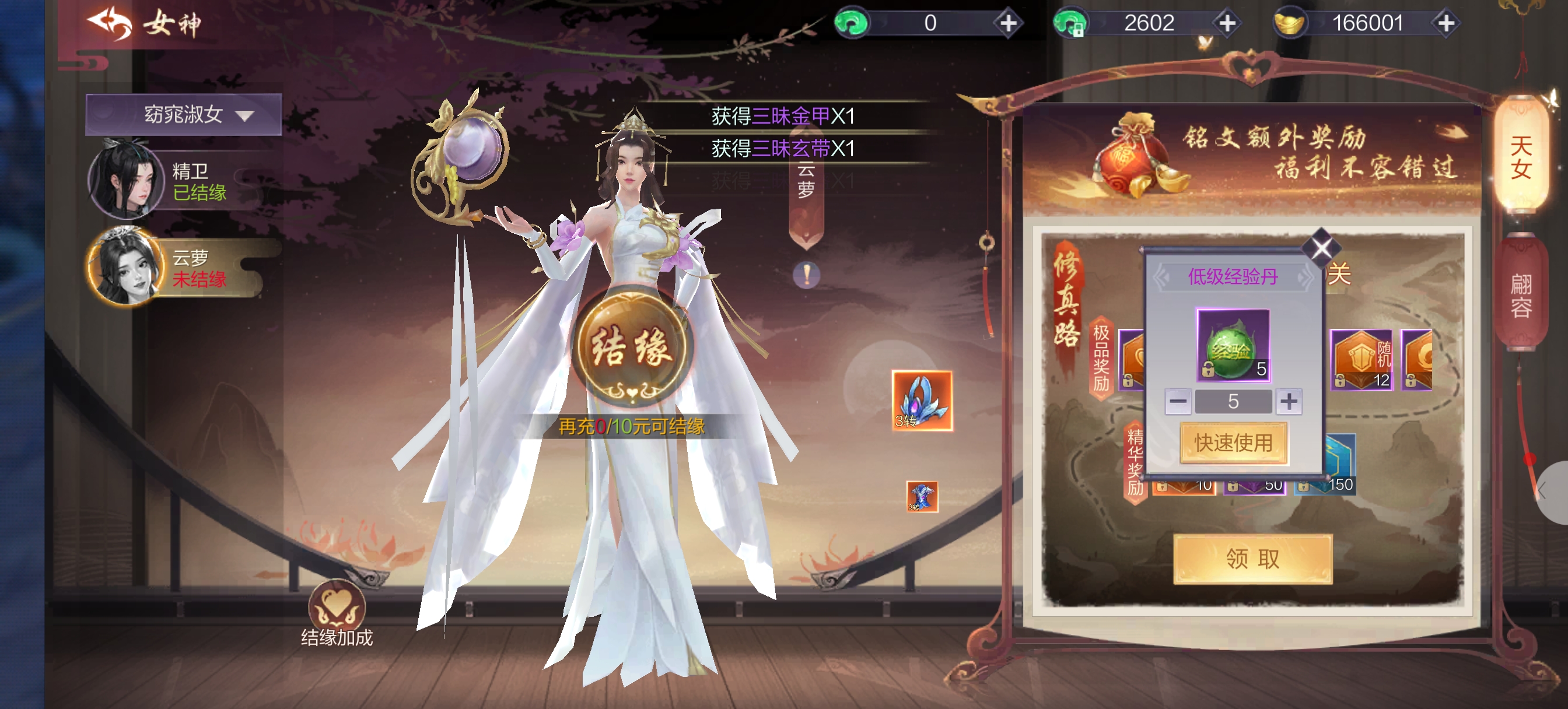The height and width of the screenshot is (709, 1568).
Task: Select the large 3转 crystal item icon
Action: [922, 401]
